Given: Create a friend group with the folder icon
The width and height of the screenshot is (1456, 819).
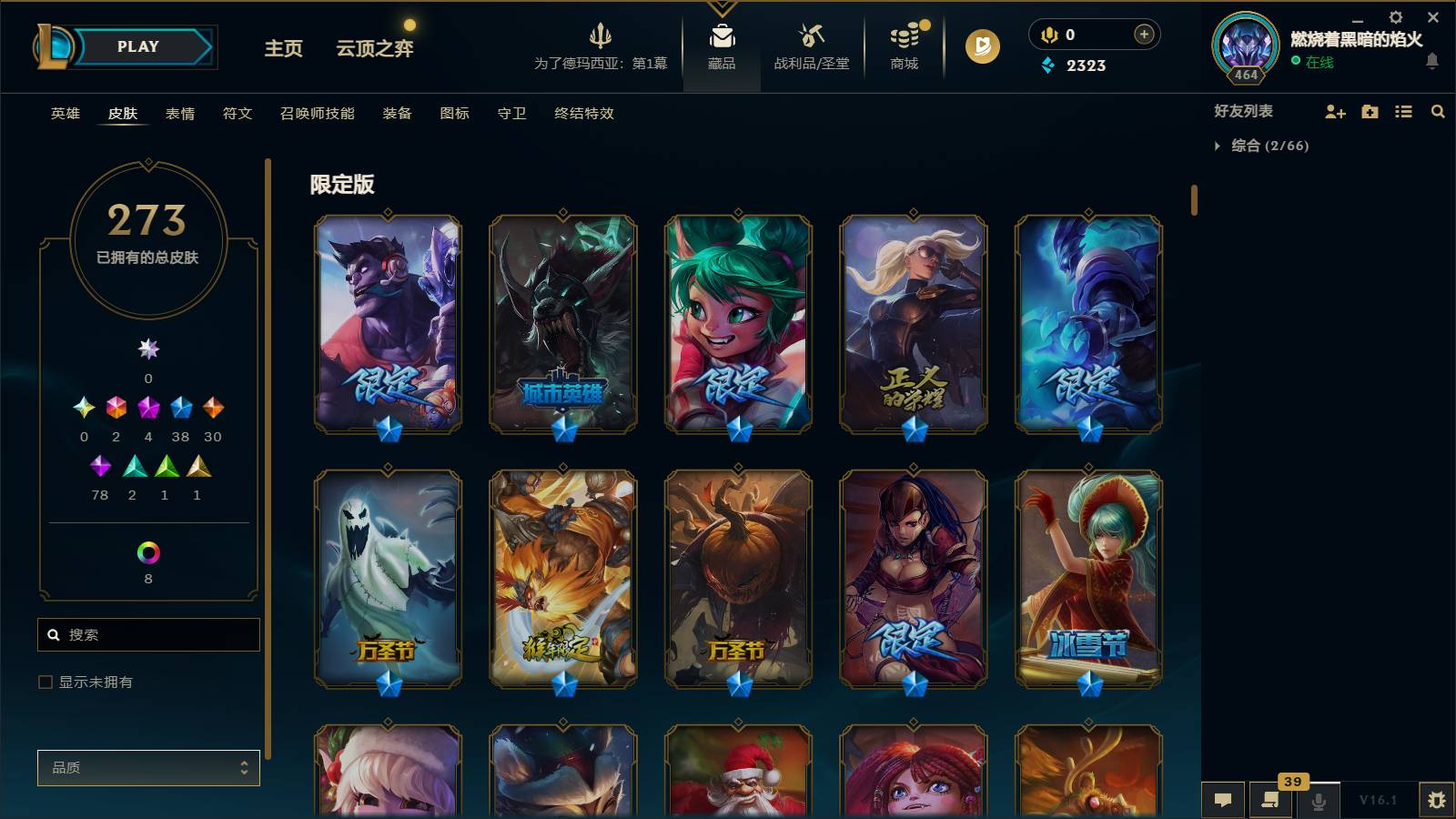Looking at the screenshot, I should coord(1369,112).
